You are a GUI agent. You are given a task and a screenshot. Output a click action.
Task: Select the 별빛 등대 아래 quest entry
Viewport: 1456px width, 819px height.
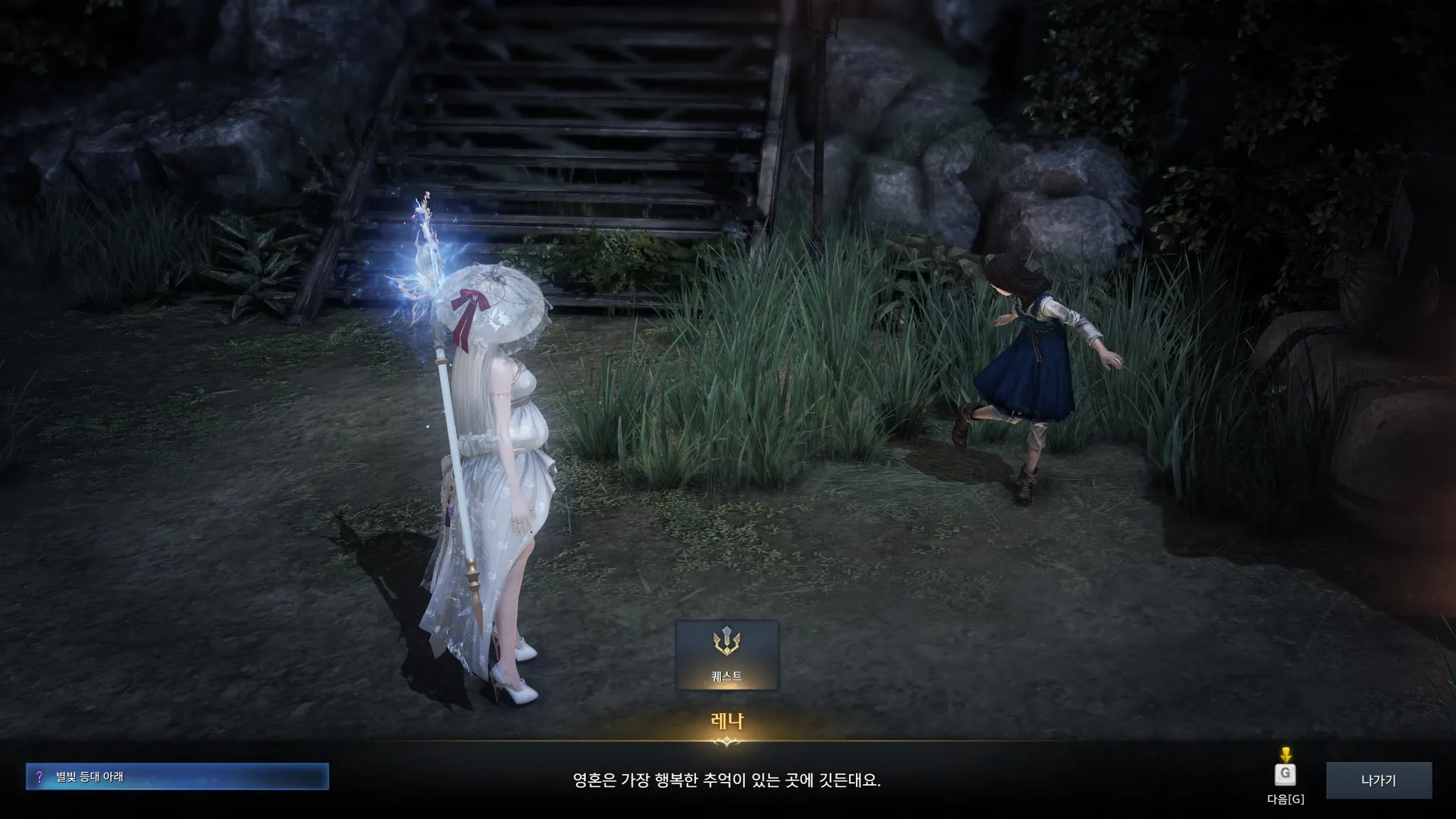tap(177, 776)
